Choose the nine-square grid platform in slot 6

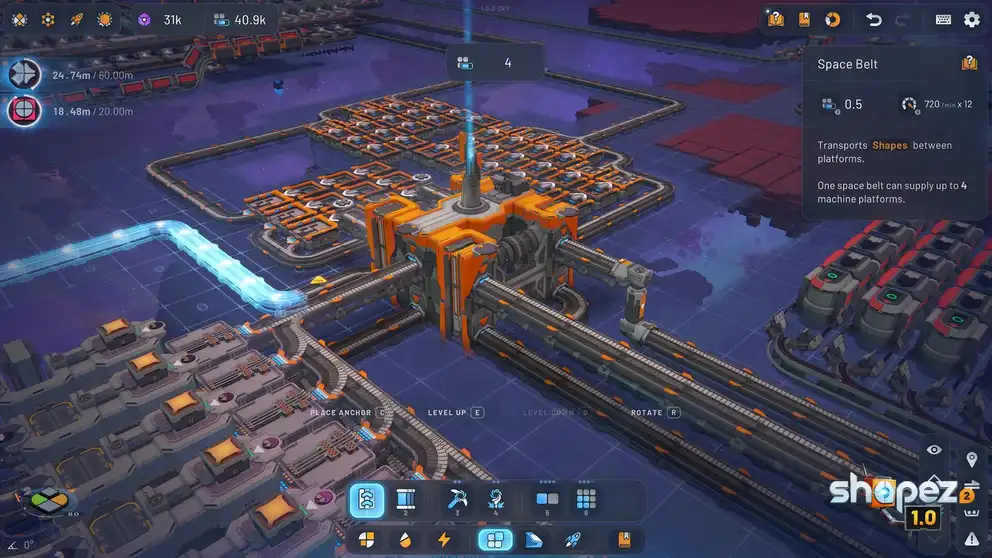(586, 500)
